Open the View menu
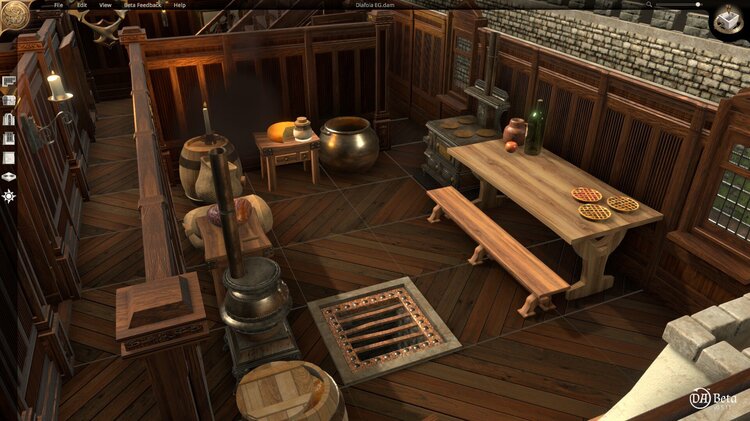 click(x=106, y=5)
